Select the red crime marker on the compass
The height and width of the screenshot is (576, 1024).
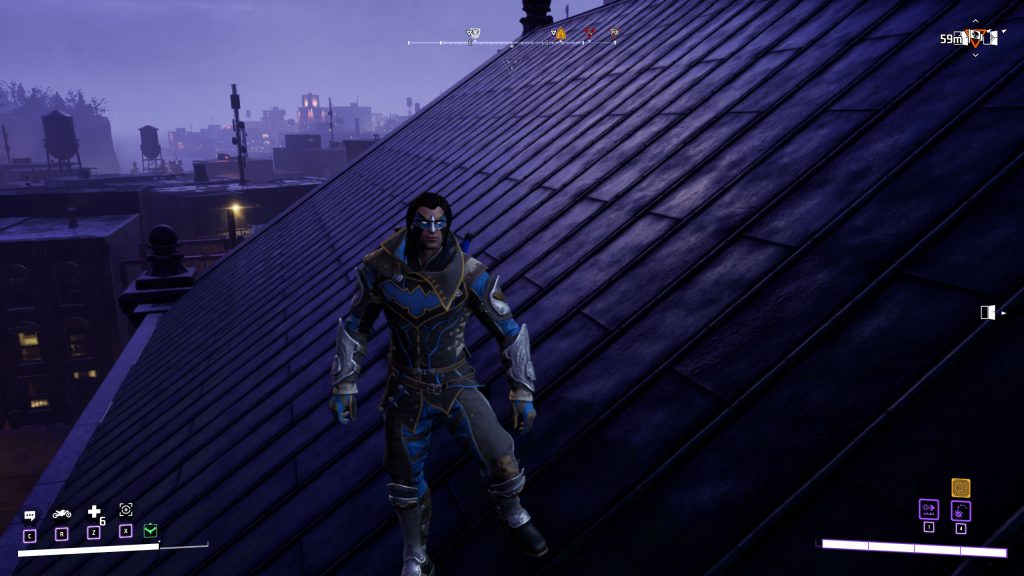click(x=589, y=34)
